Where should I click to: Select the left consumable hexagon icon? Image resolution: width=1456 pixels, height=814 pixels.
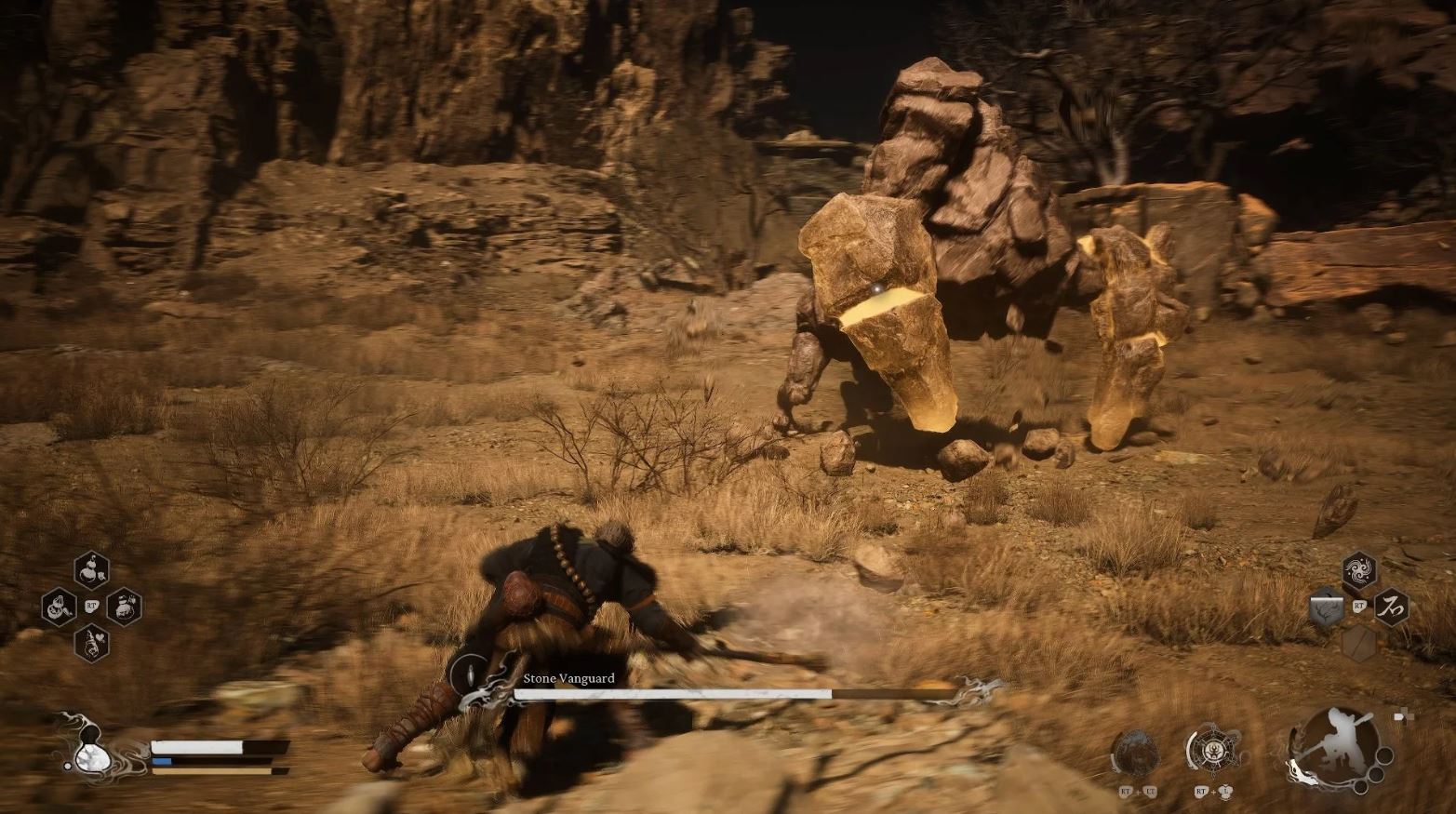pos(59,607)
